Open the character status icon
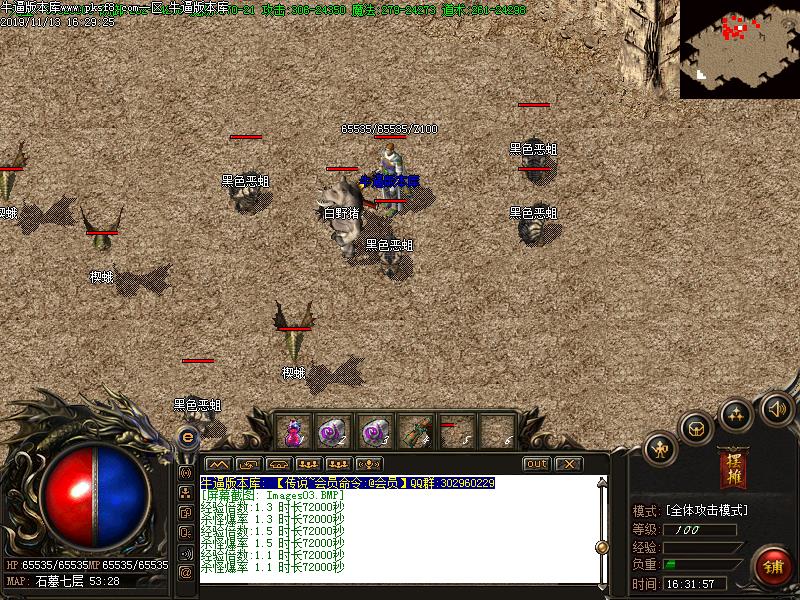The width and height of the screenshot is (800, 600). [661, 449]
